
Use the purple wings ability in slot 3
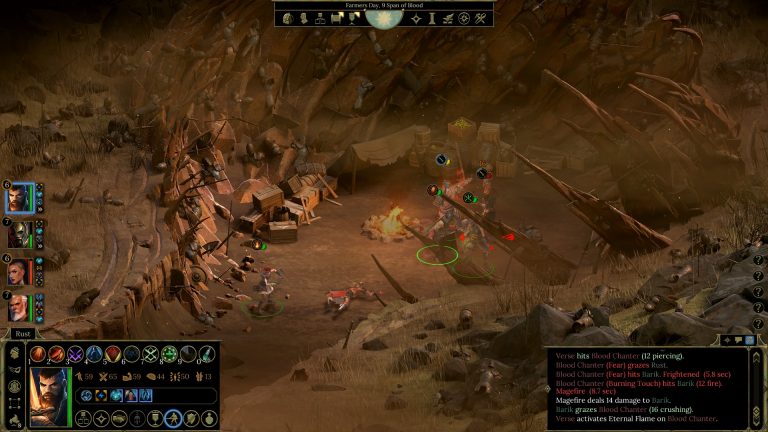[76, 354]
